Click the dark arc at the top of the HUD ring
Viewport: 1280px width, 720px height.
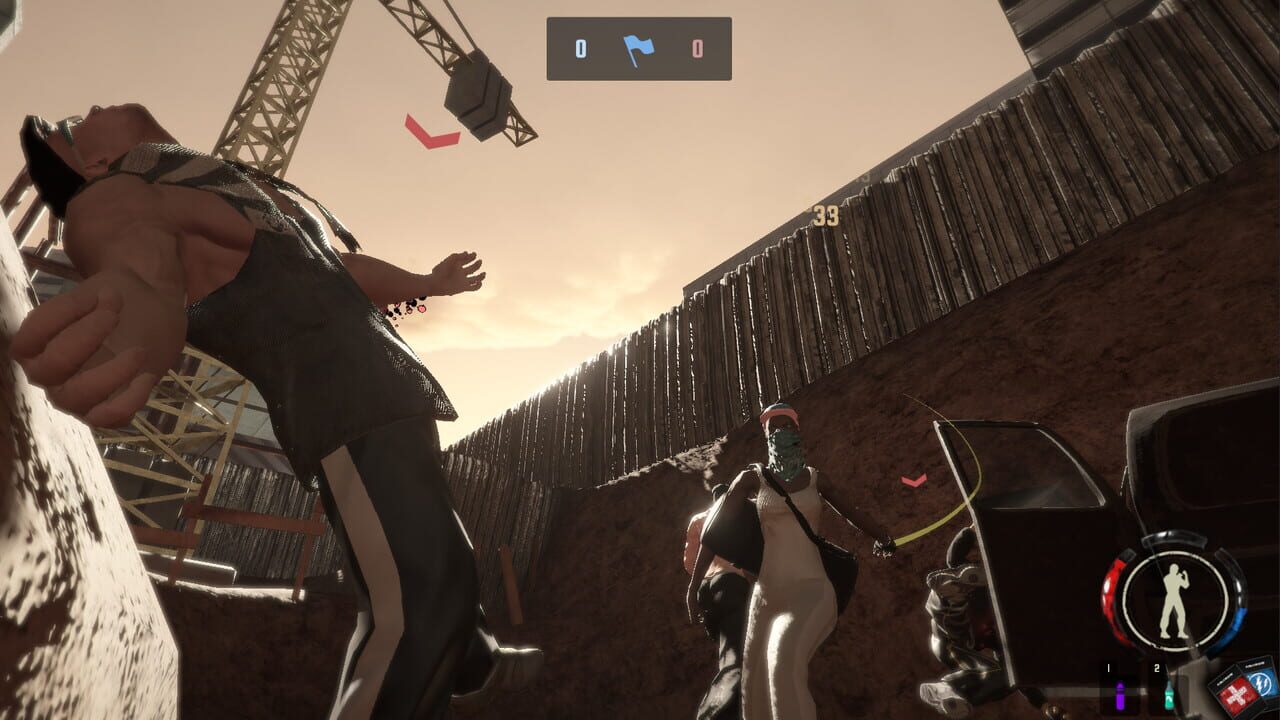pyautogui.click(x=1175, y=540)
